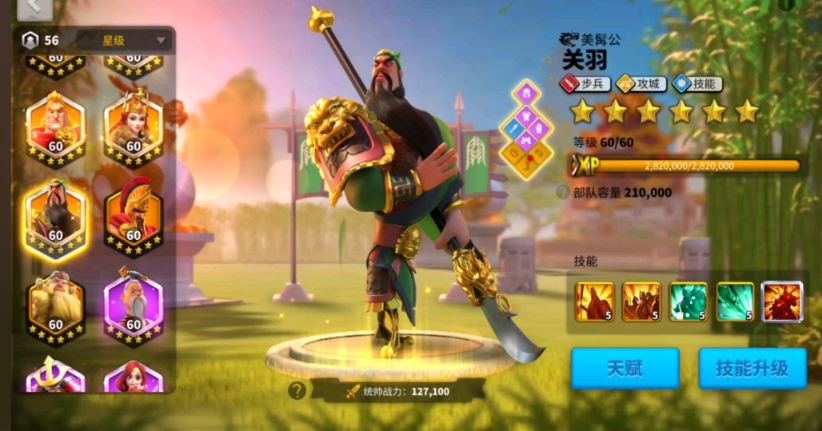The height and width of the screenshot is (431, 822).
Task: Click the question mark beside 统帅战力
Action: (296, 391)
